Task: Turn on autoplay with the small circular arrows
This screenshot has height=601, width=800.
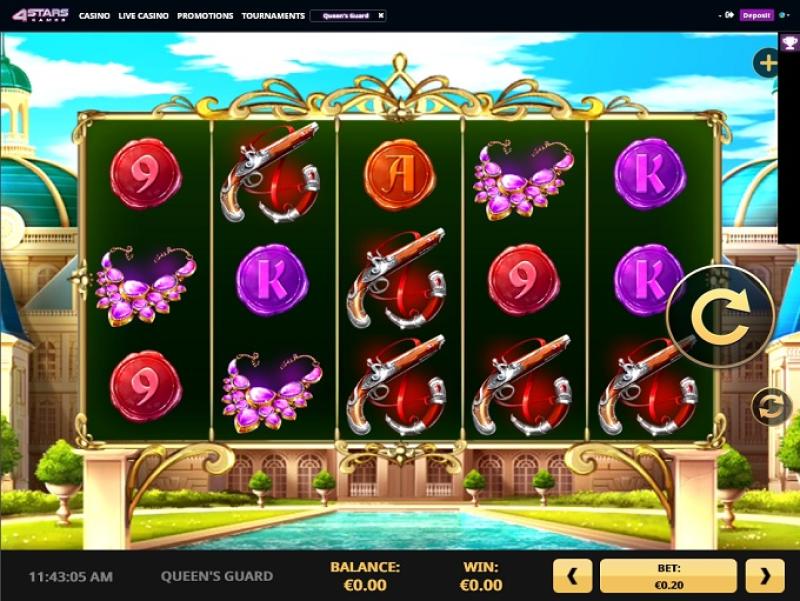Action: (x=771, y=407)
